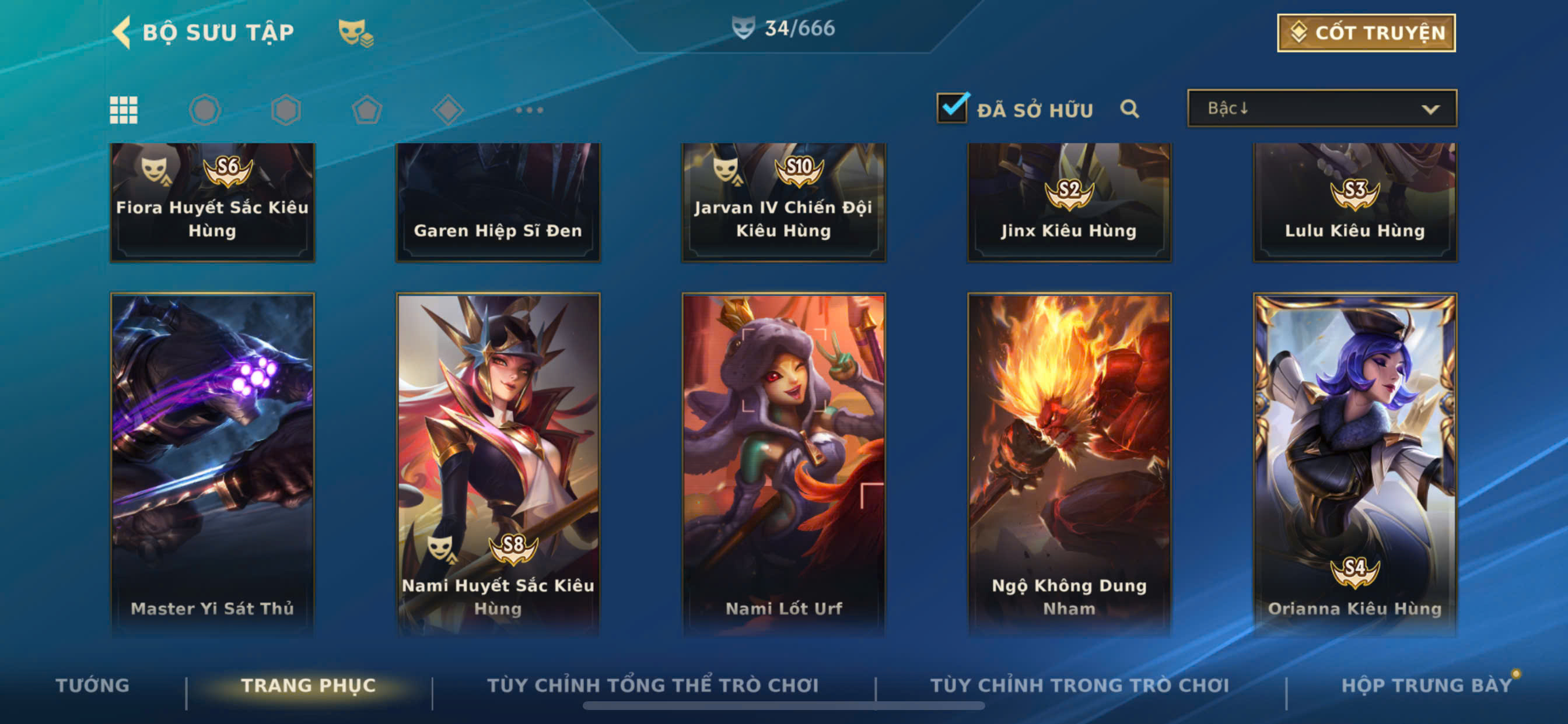
Task: Select the Master Yi Sát Thủ skin
Action: pos(212,462)
